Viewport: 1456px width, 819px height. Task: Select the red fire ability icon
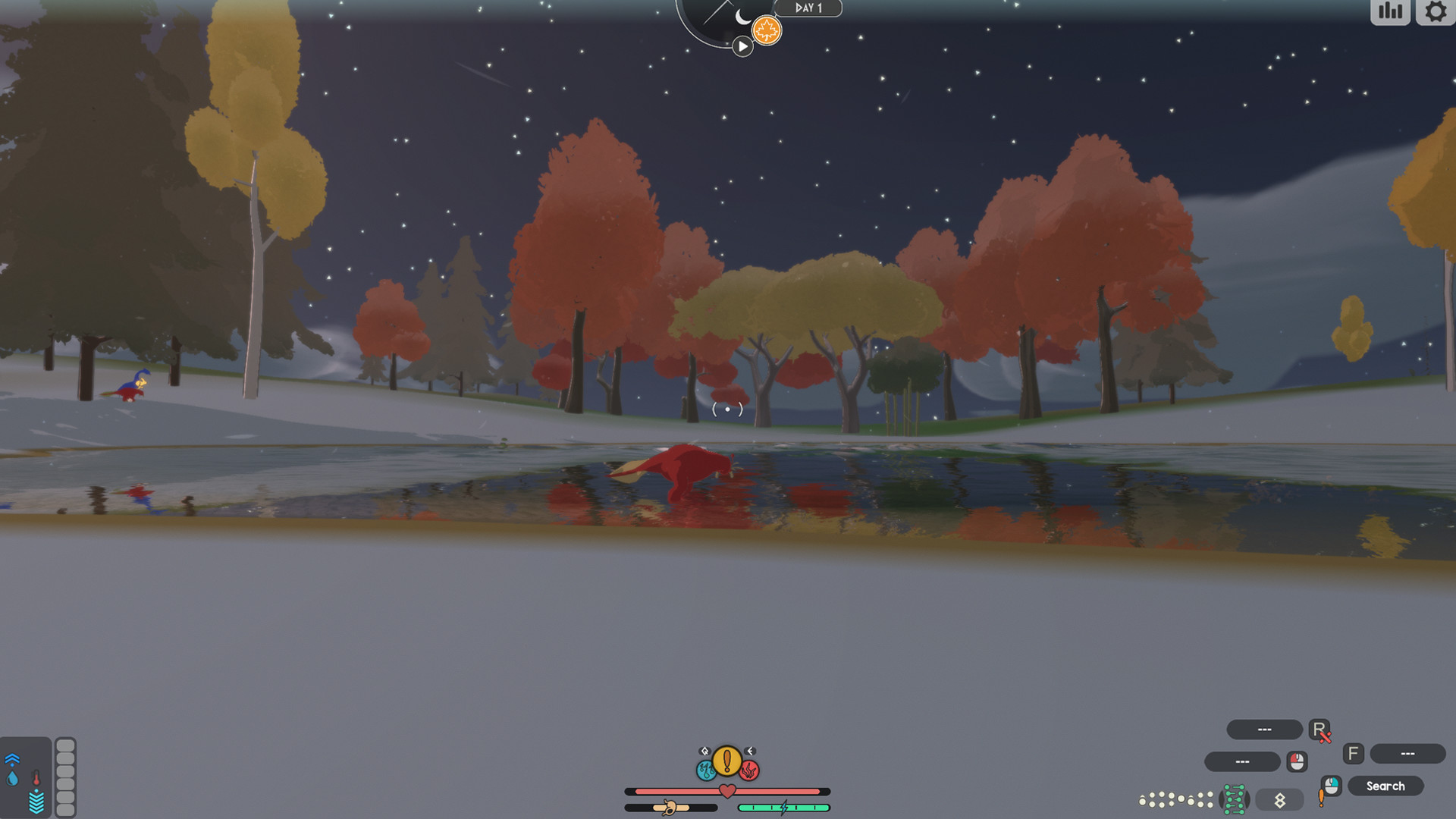click(750, 770)
